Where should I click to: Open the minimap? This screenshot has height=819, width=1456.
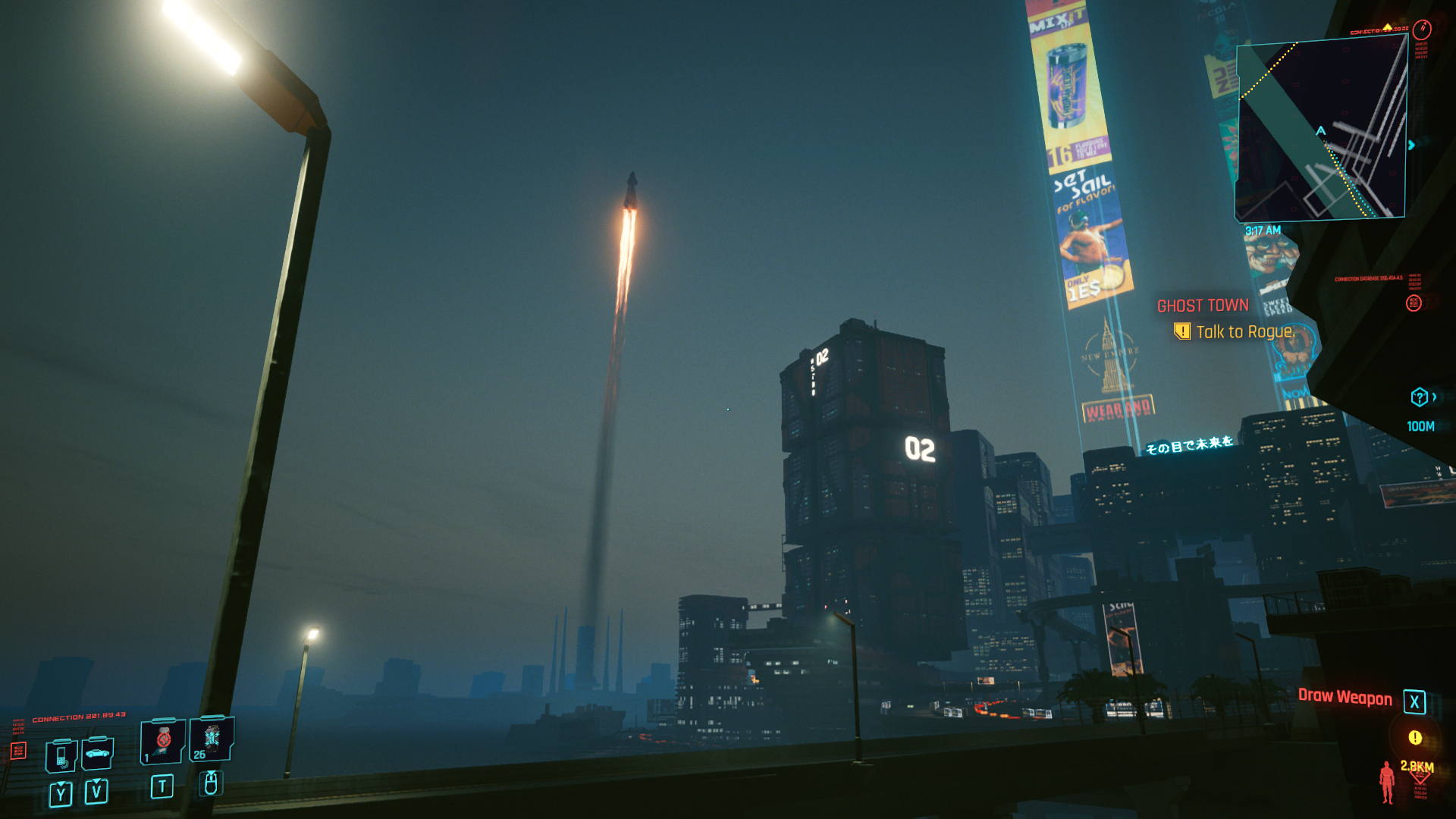point(1321,130)
